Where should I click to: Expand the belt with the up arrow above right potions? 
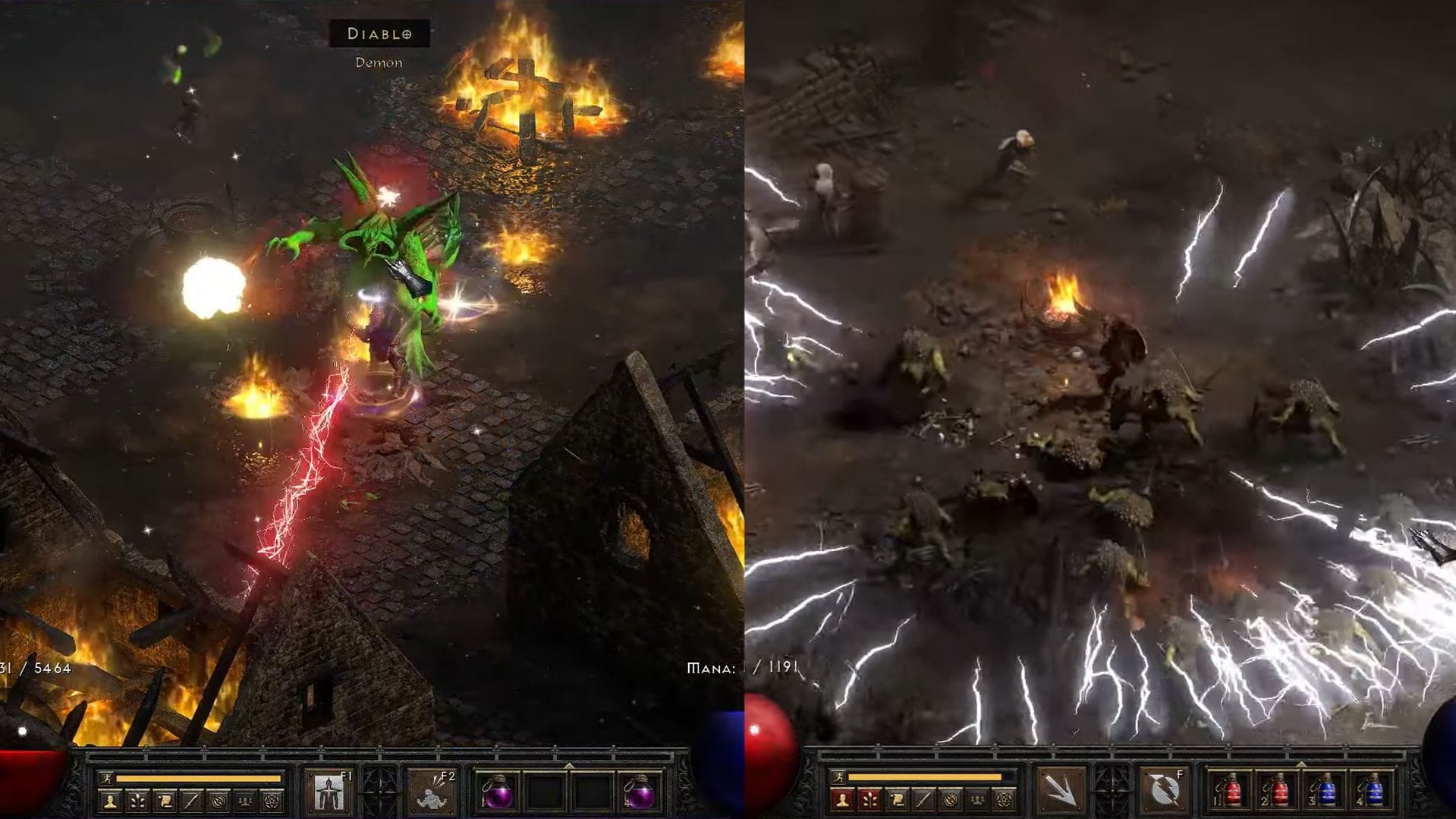tap(1302, 763)
